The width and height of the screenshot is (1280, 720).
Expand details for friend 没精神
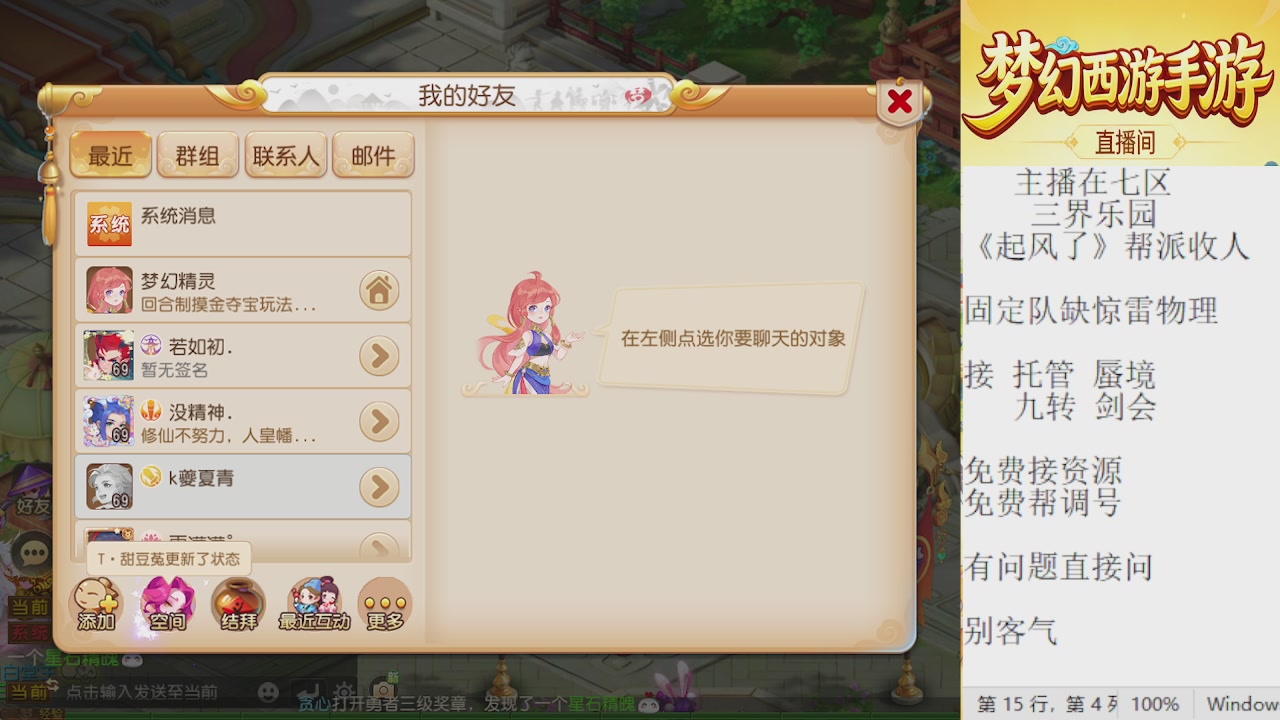379,421
